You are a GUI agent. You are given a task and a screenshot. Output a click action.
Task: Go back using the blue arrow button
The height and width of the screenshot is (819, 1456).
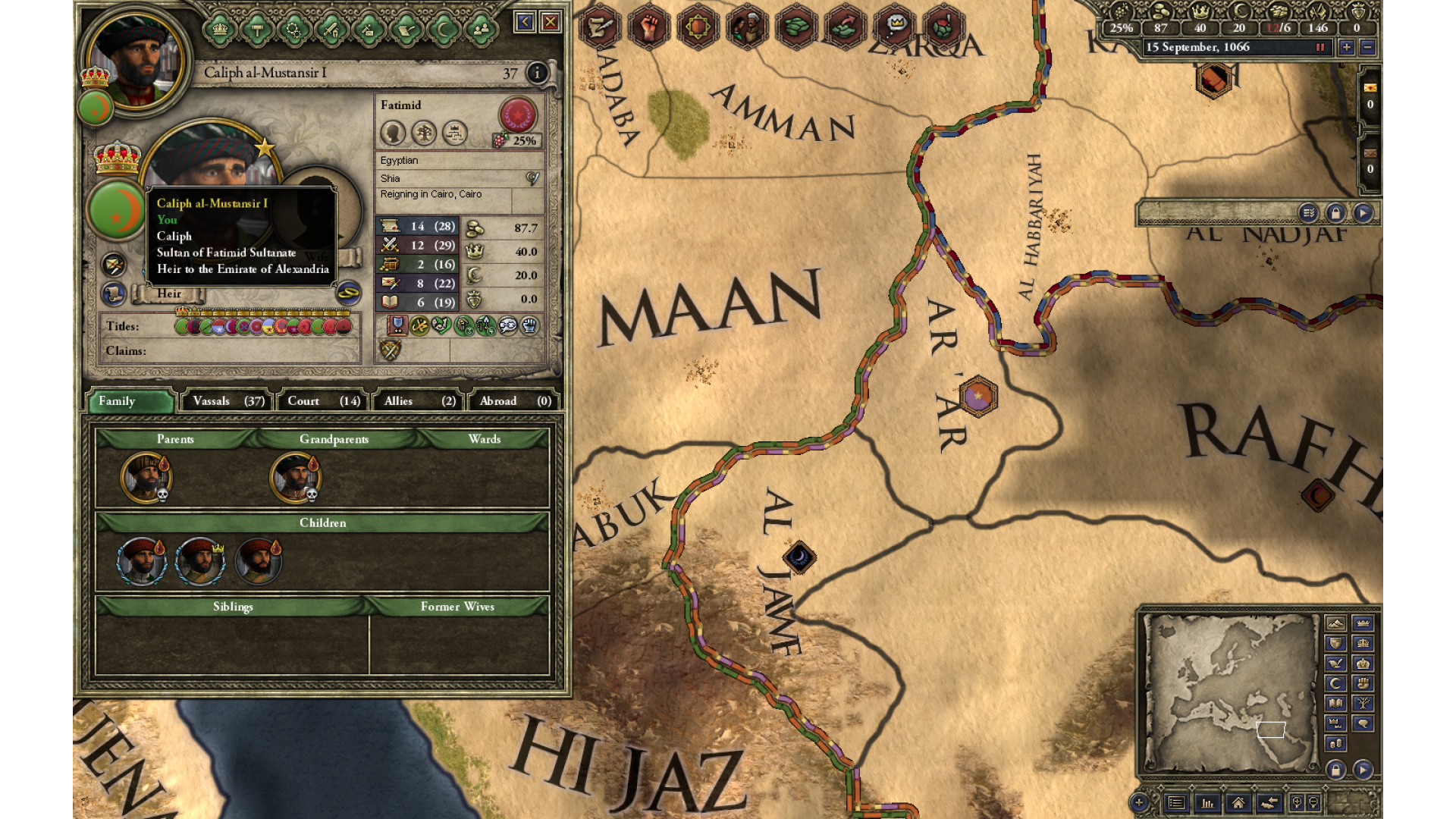point(524,22)
